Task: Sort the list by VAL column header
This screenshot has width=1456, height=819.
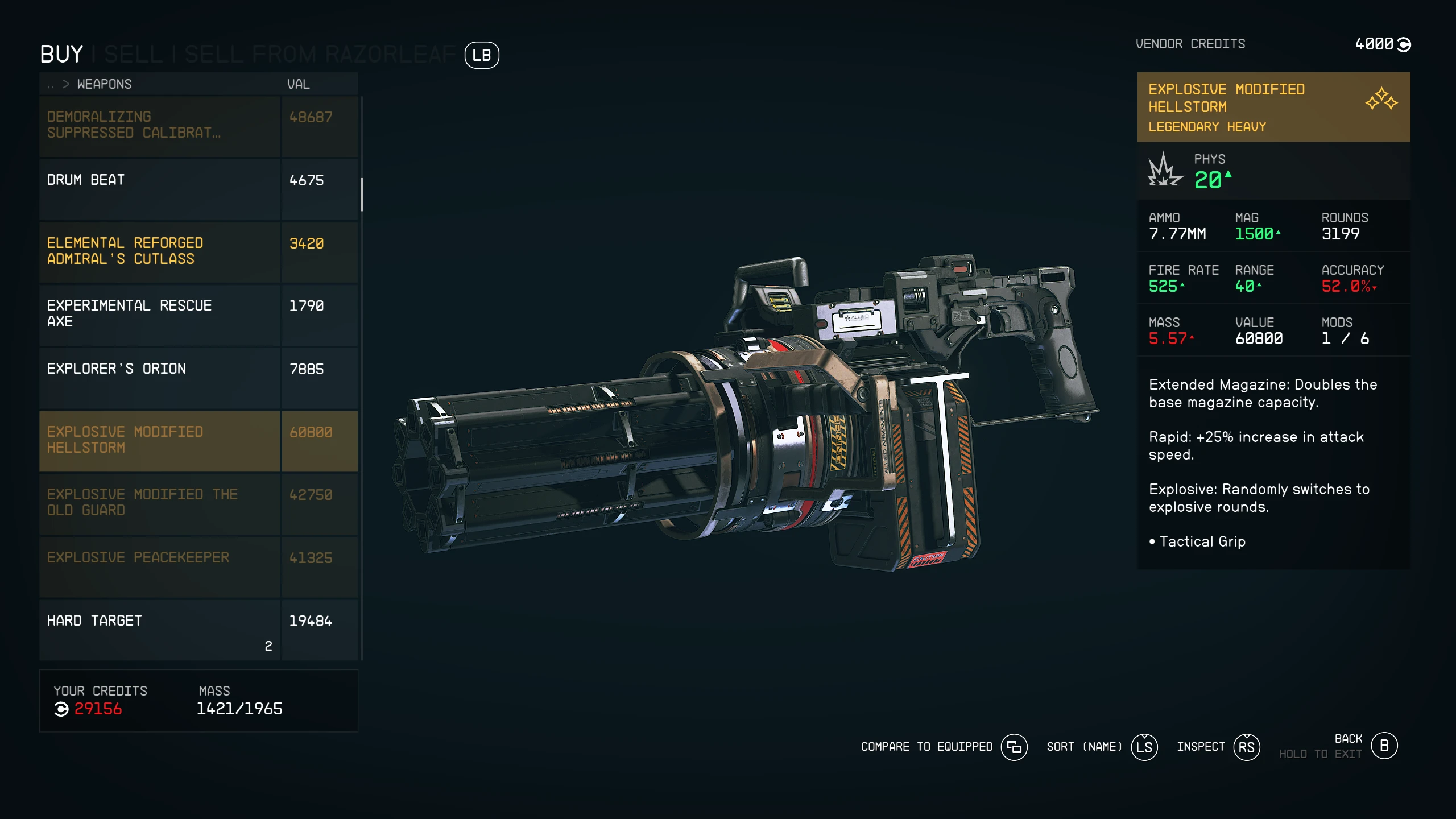Action: coord(298,85)
